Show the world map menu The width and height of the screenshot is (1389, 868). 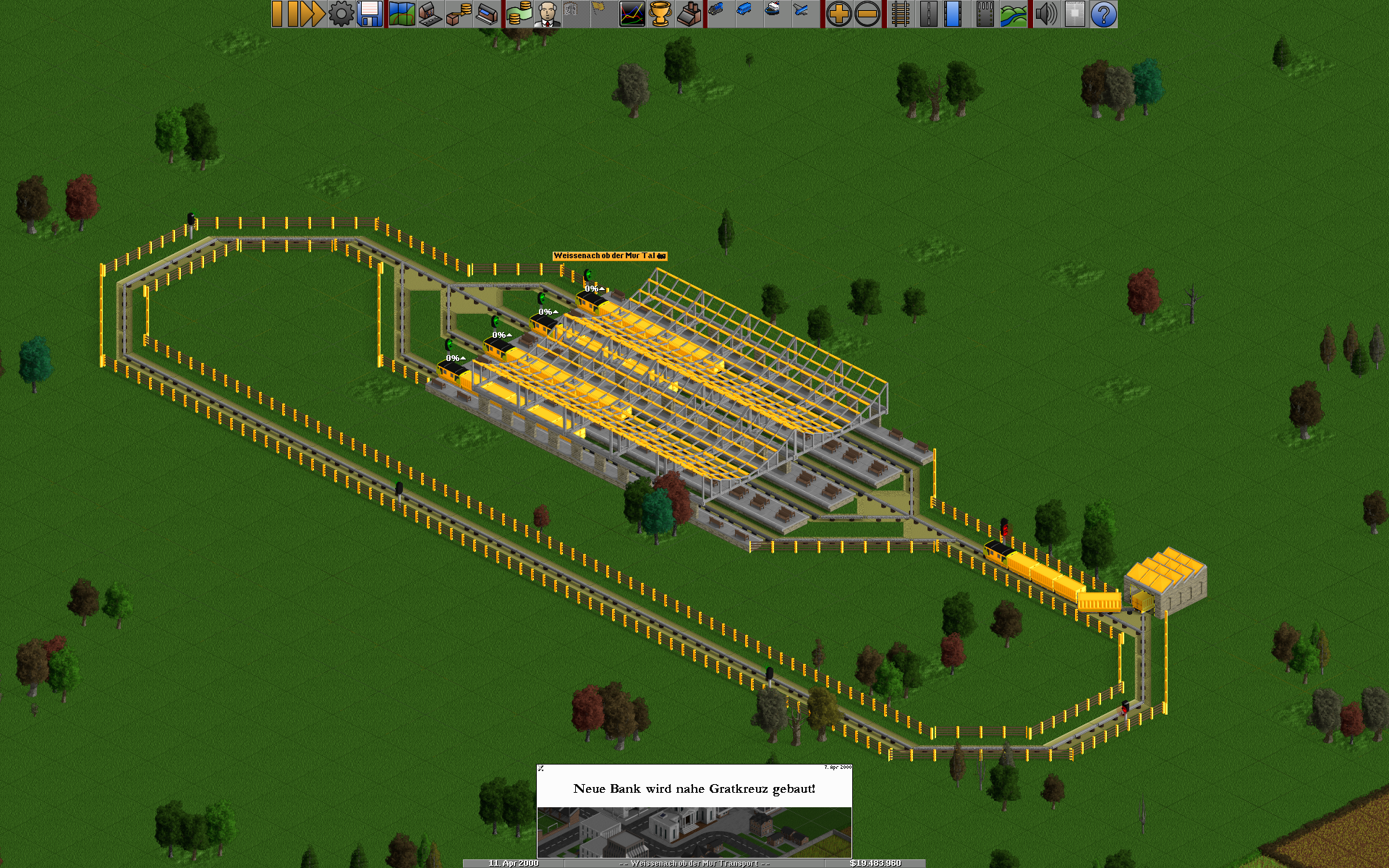(x=402, y=14)
